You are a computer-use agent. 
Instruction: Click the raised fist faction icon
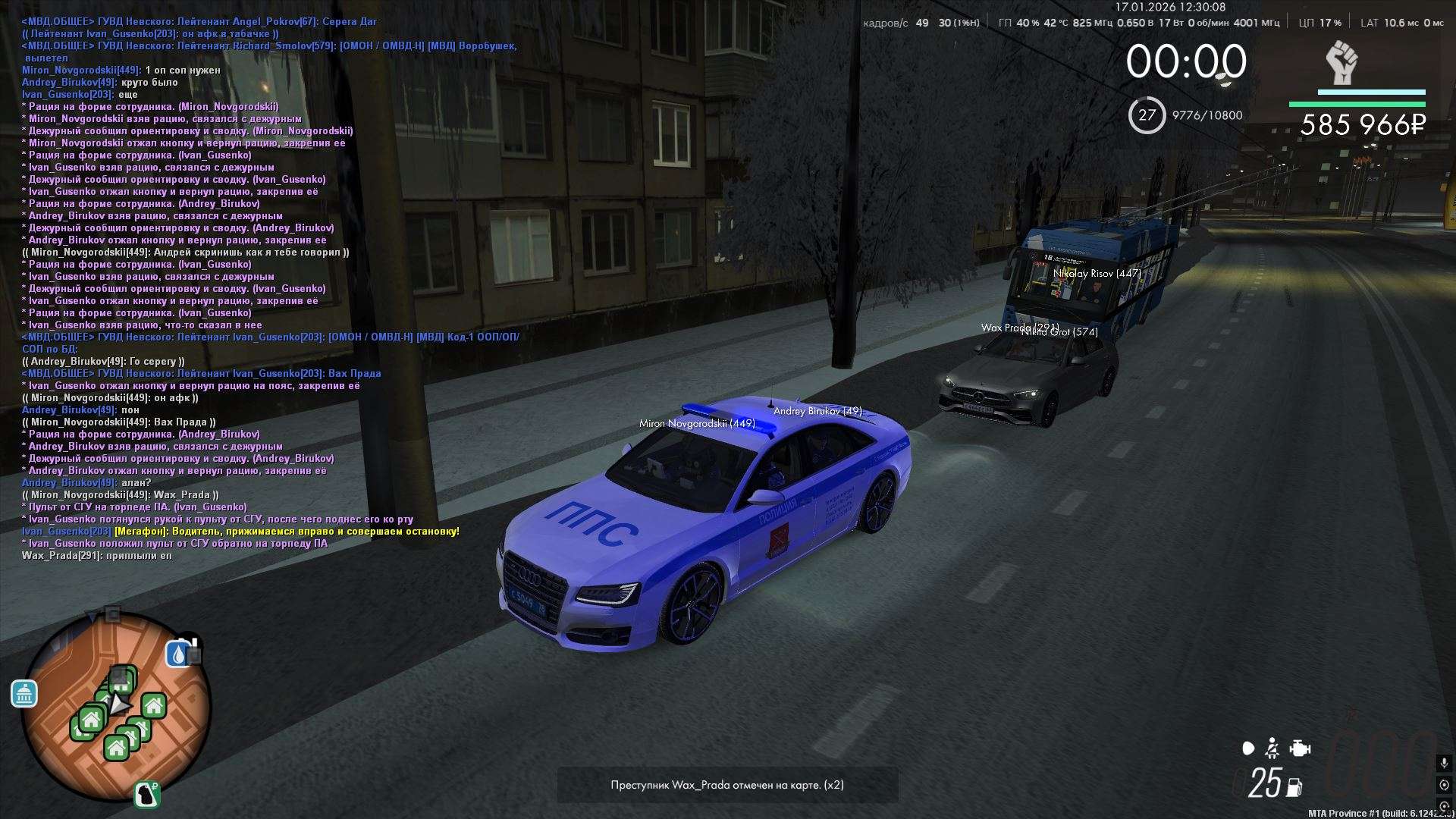pyautogui.click(x=1341, y=63)
